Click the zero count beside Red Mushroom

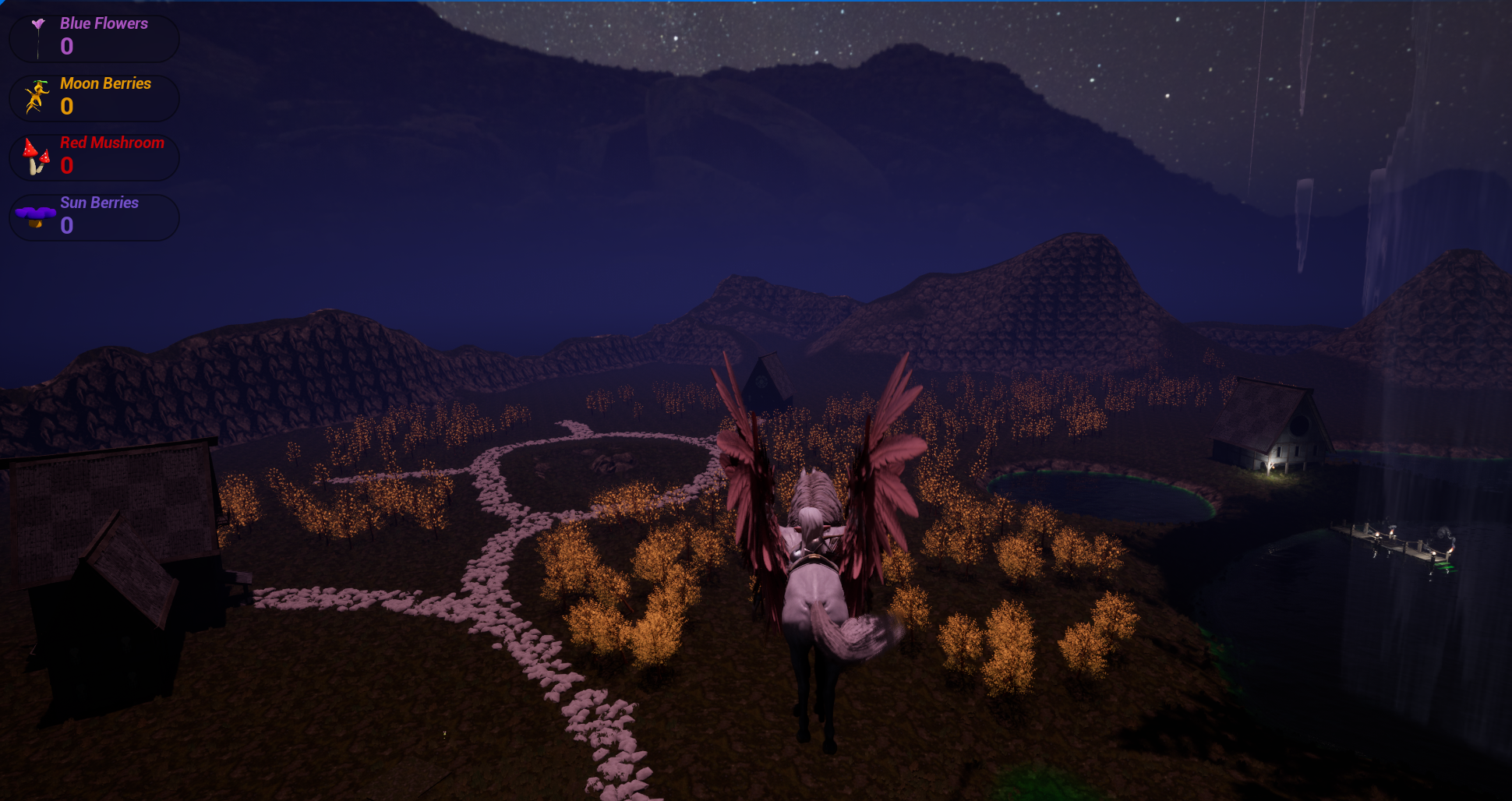pos(67,166)
